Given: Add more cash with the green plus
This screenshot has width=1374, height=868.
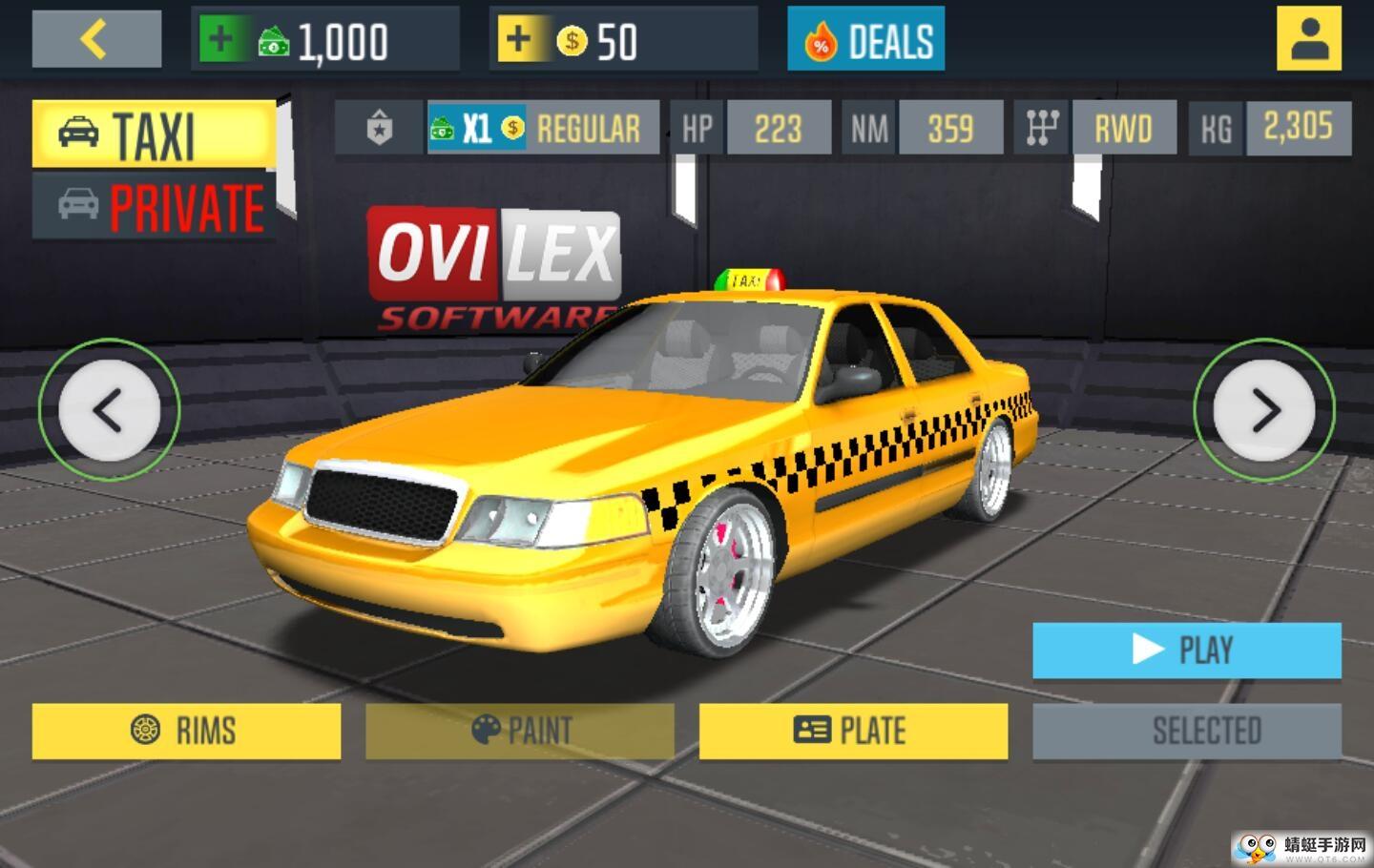Looking at the screenshot, I should [220, 40].
